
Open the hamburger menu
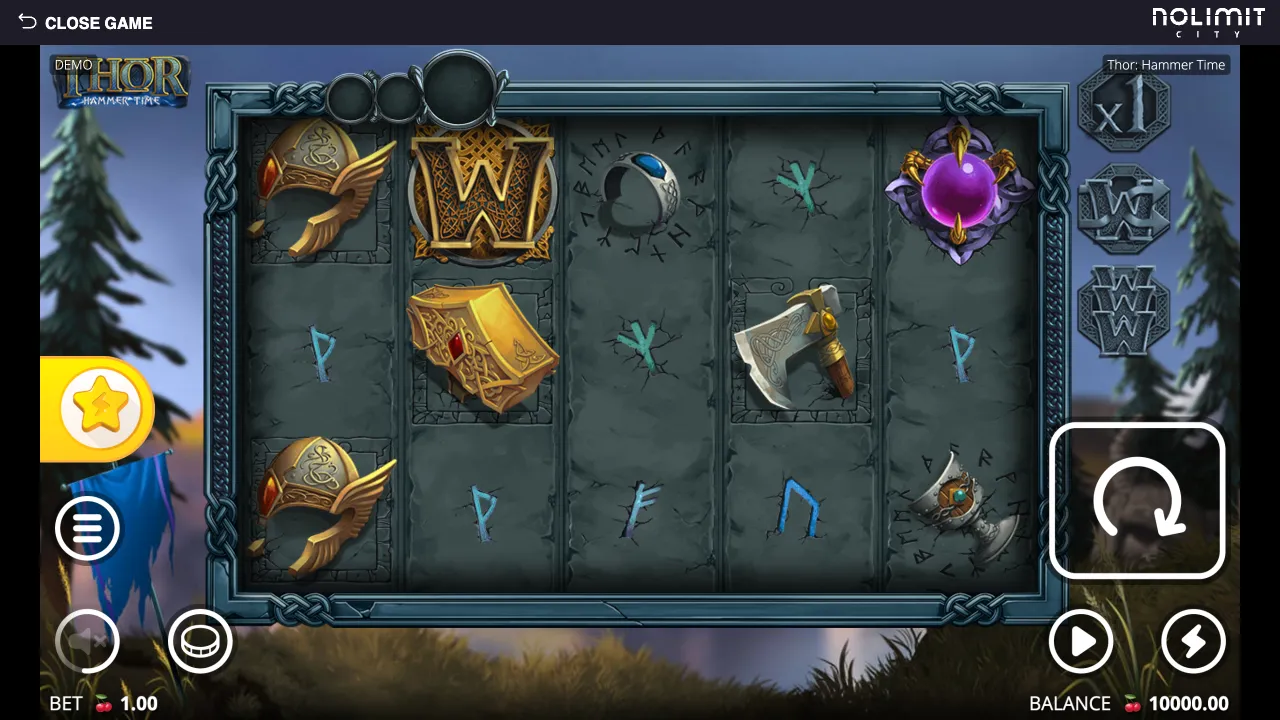pyautogui.click(x=88, y=528)
